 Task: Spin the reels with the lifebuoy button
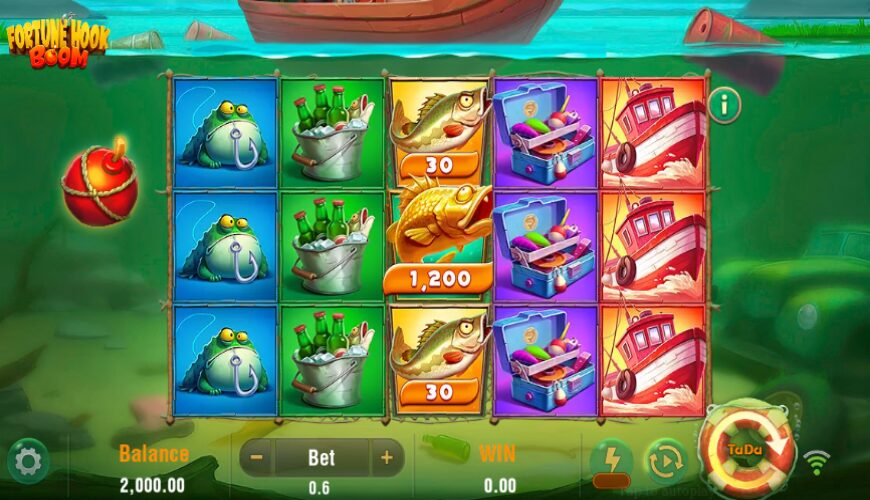coord(746,450)
